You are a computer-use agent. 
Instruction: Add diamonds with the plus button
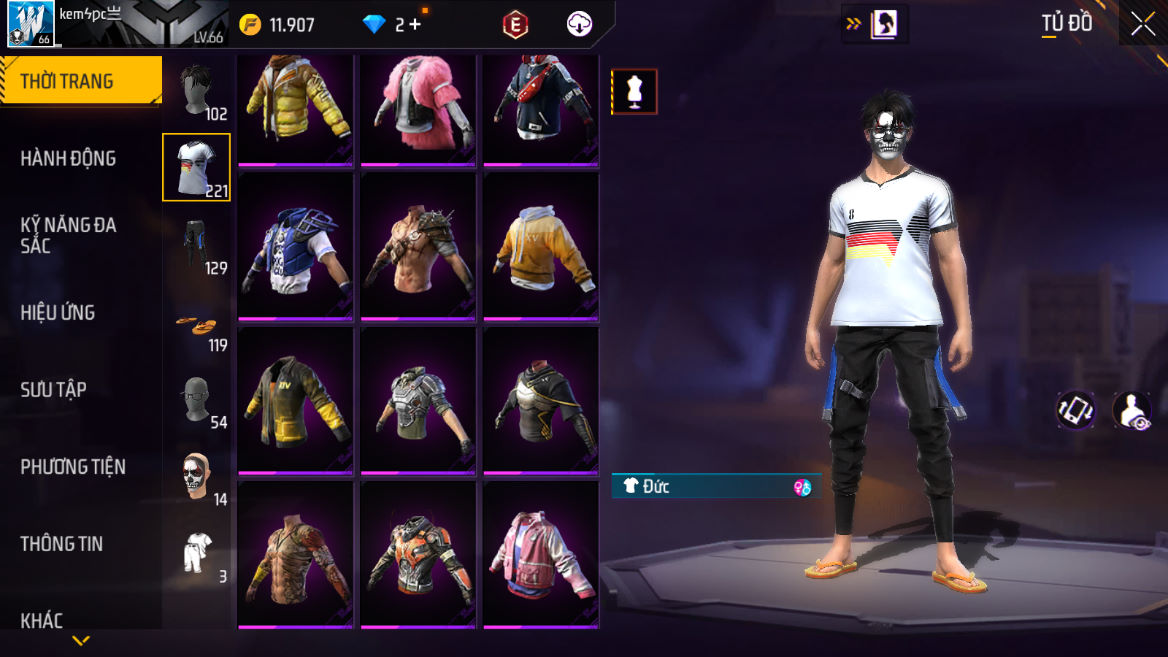[x=415, y=25]
